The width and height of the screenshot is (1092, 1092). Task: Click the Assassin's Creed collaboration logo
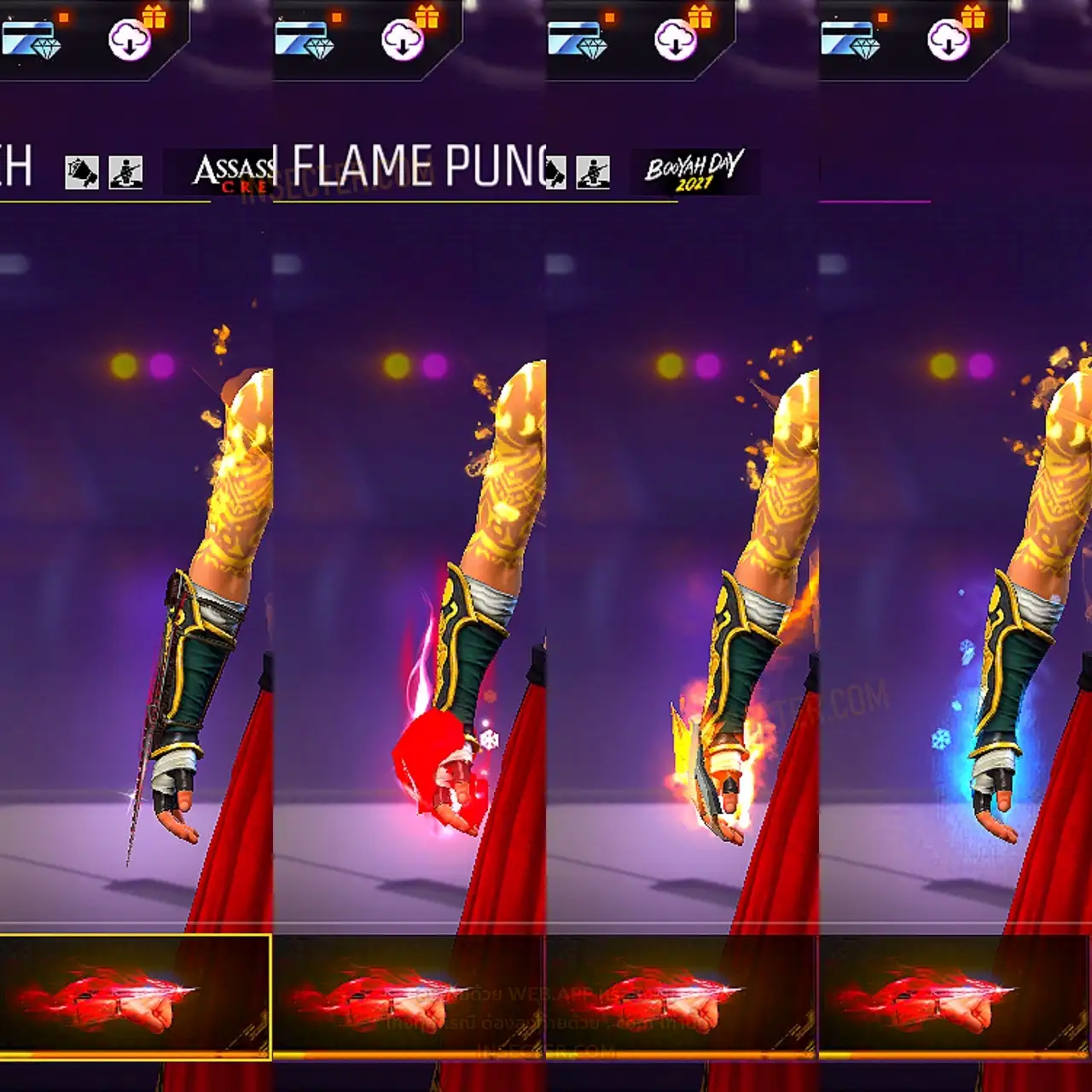pos(232,172)
